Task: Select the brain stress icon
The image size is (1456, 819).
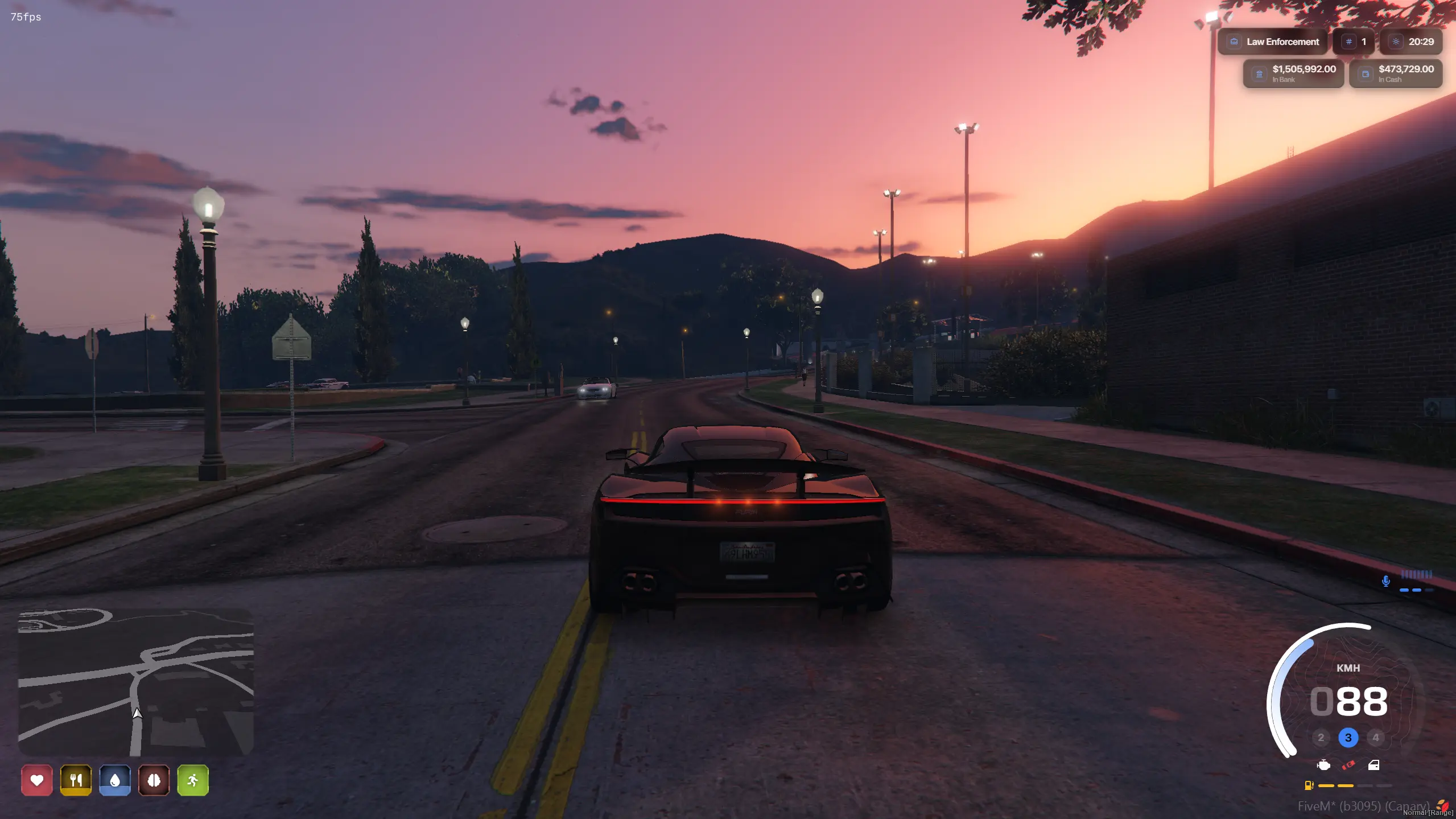Action: pyautogui.click(x=154, y=780)
